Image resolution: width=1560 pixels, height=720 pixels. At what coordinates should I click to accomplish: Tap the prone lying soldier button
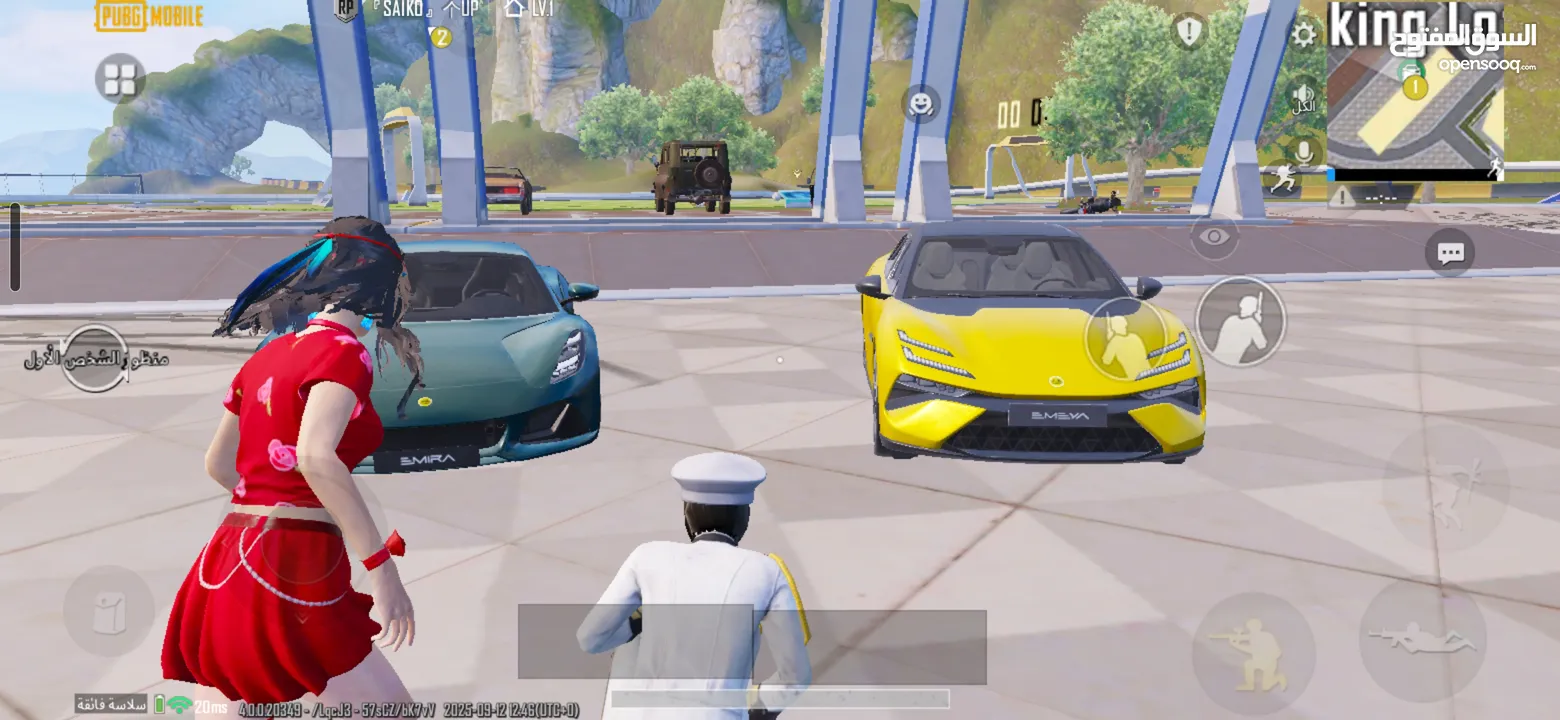click(x=1422, y=640)
